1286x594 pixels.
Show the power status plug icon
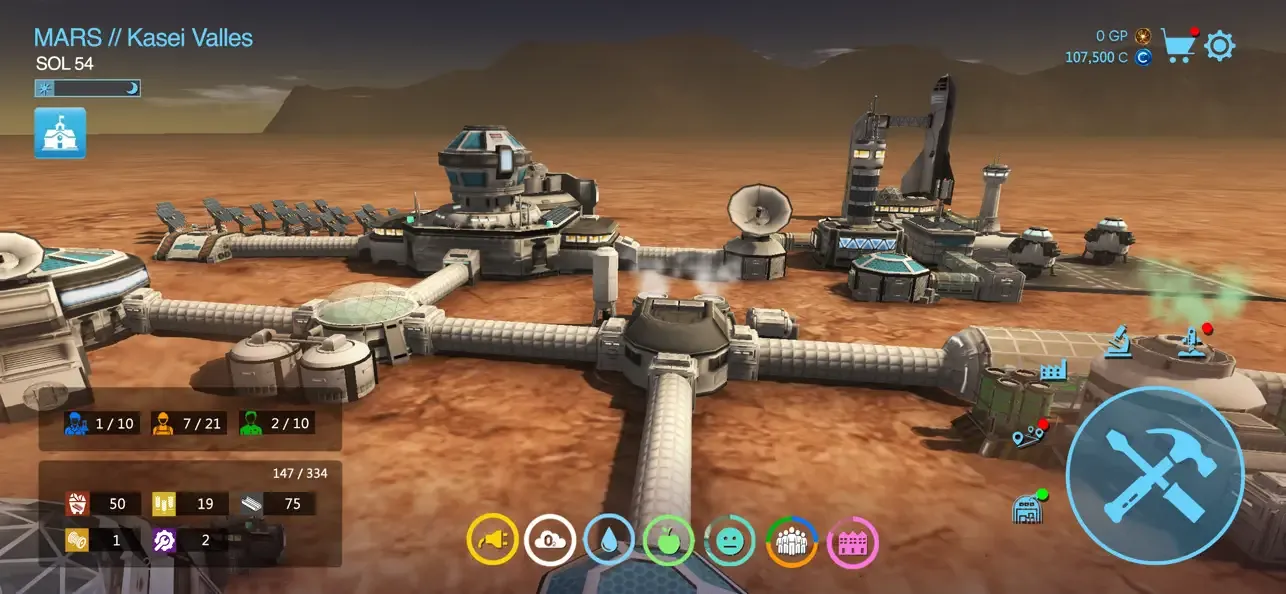click(x=491, y=541)
